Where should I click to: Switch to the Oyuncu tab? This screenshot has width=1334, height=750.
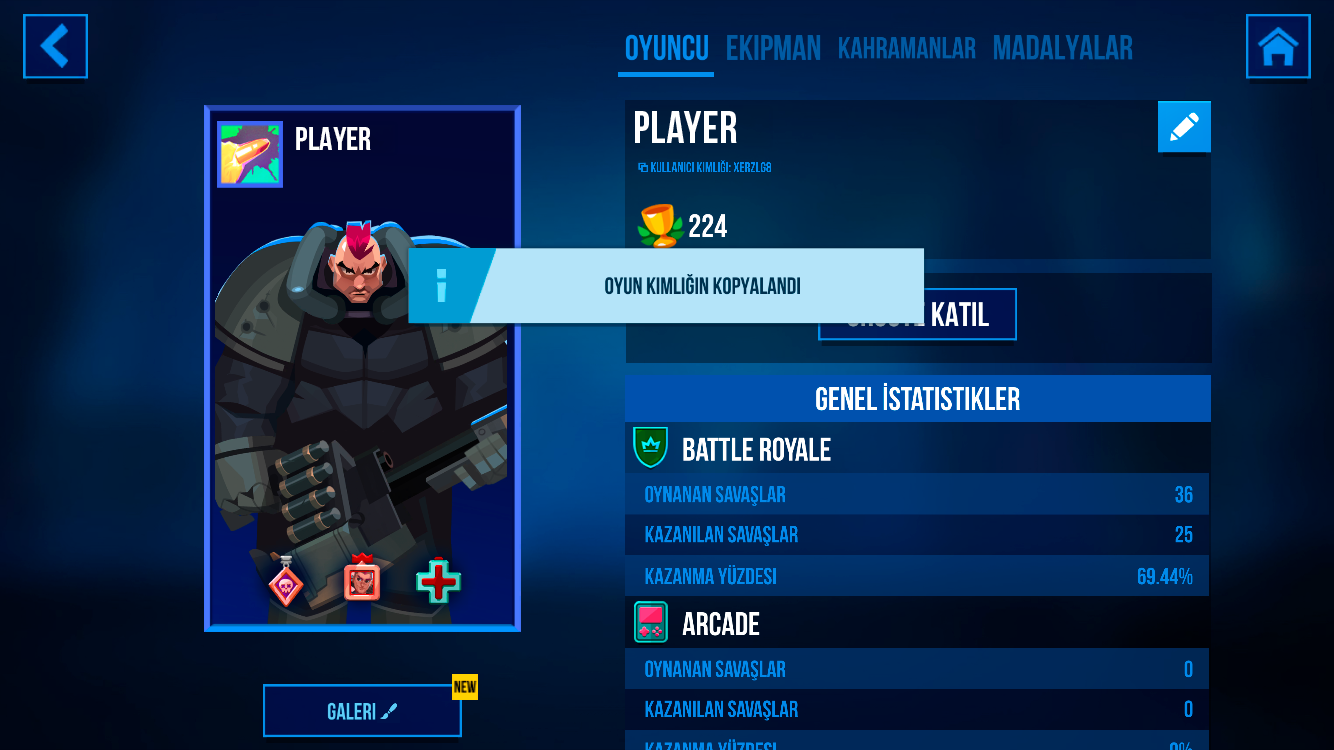tap(666, 49)
